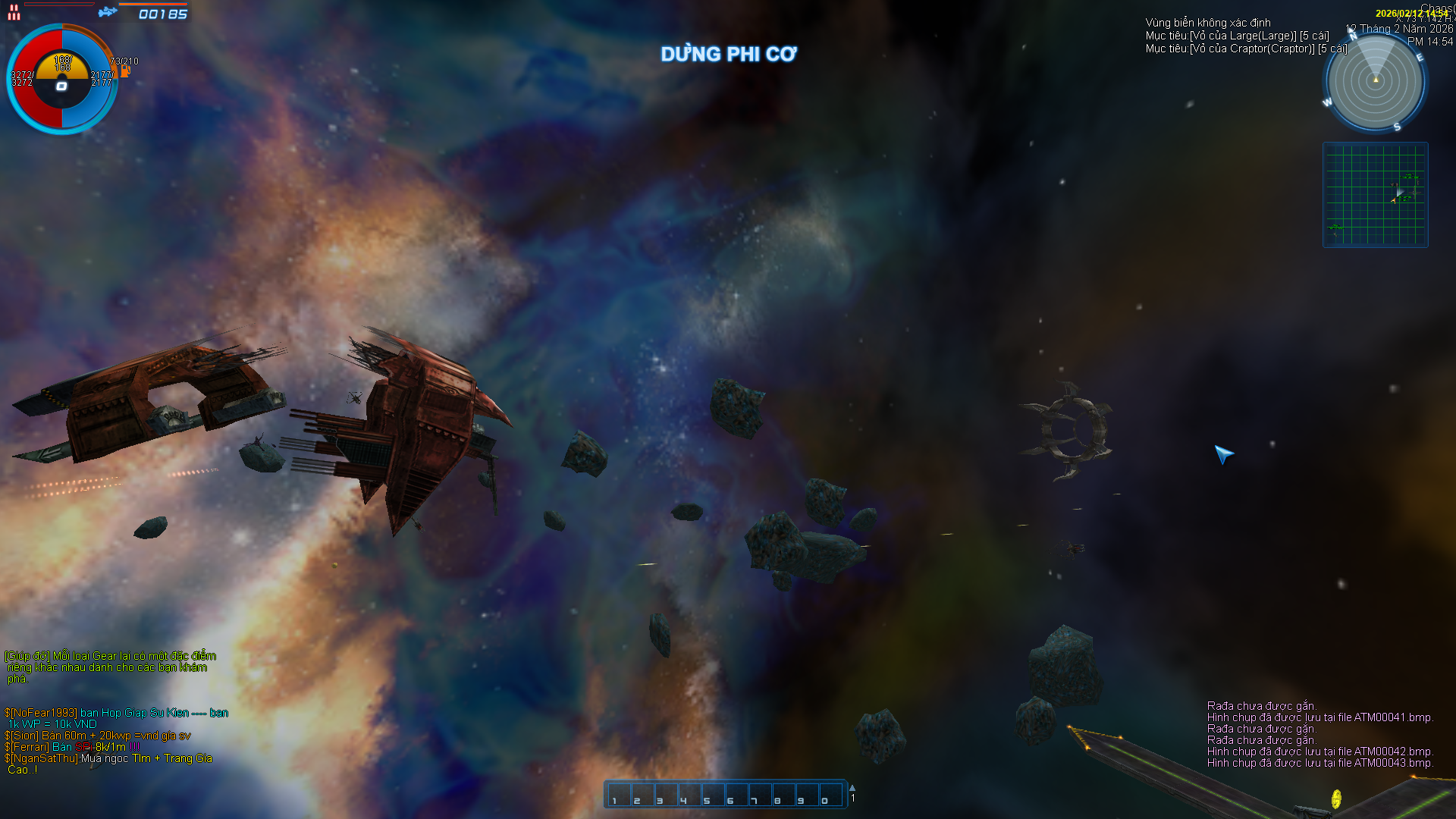Click NganSatThu's trade chat message
The width and height of the screenshot is (1456, 819).
pos(108,764)
